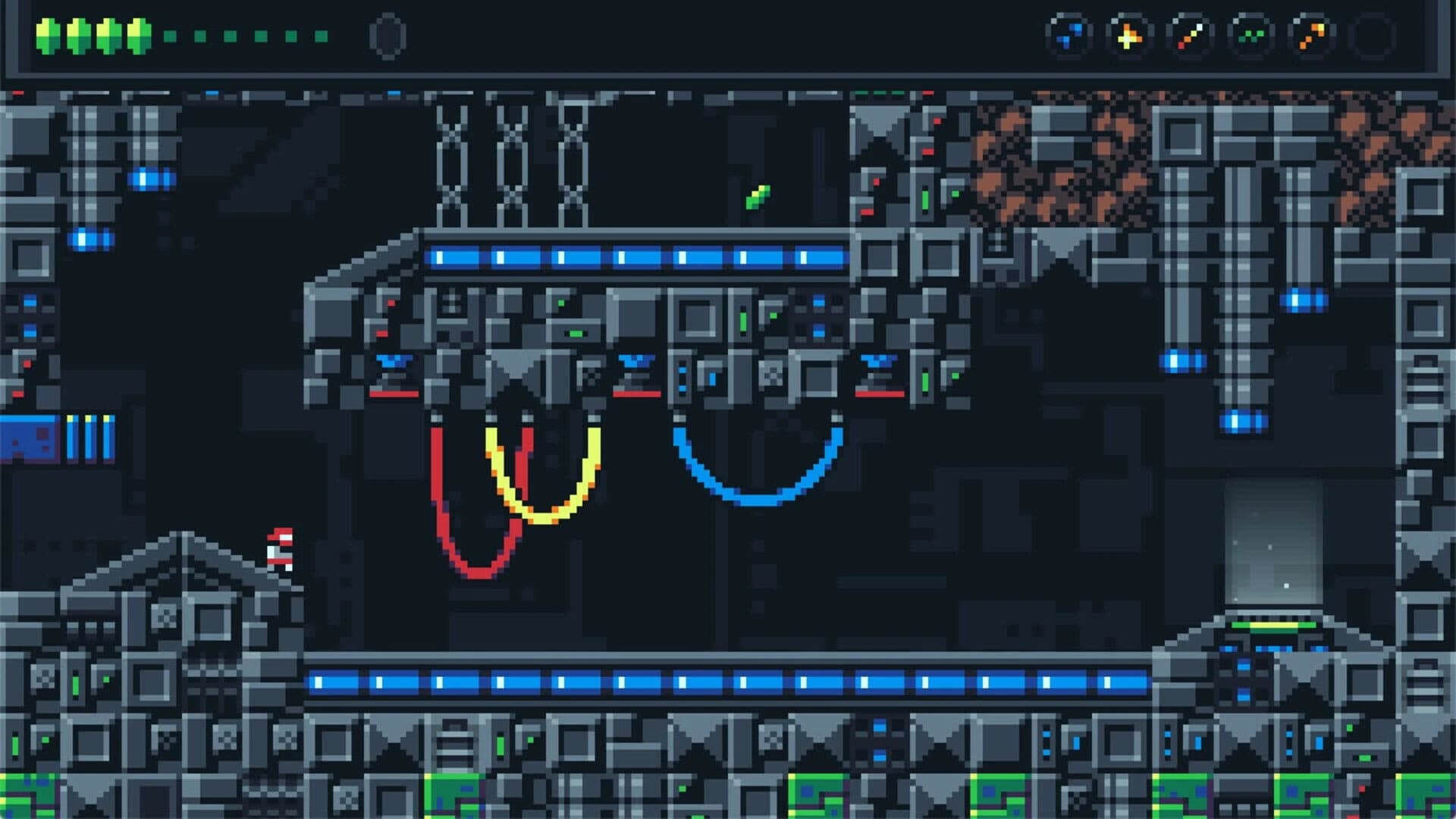Toggle the last small green energy square
The width and height of the screenshot is (1456, 819).
[319, 34]
